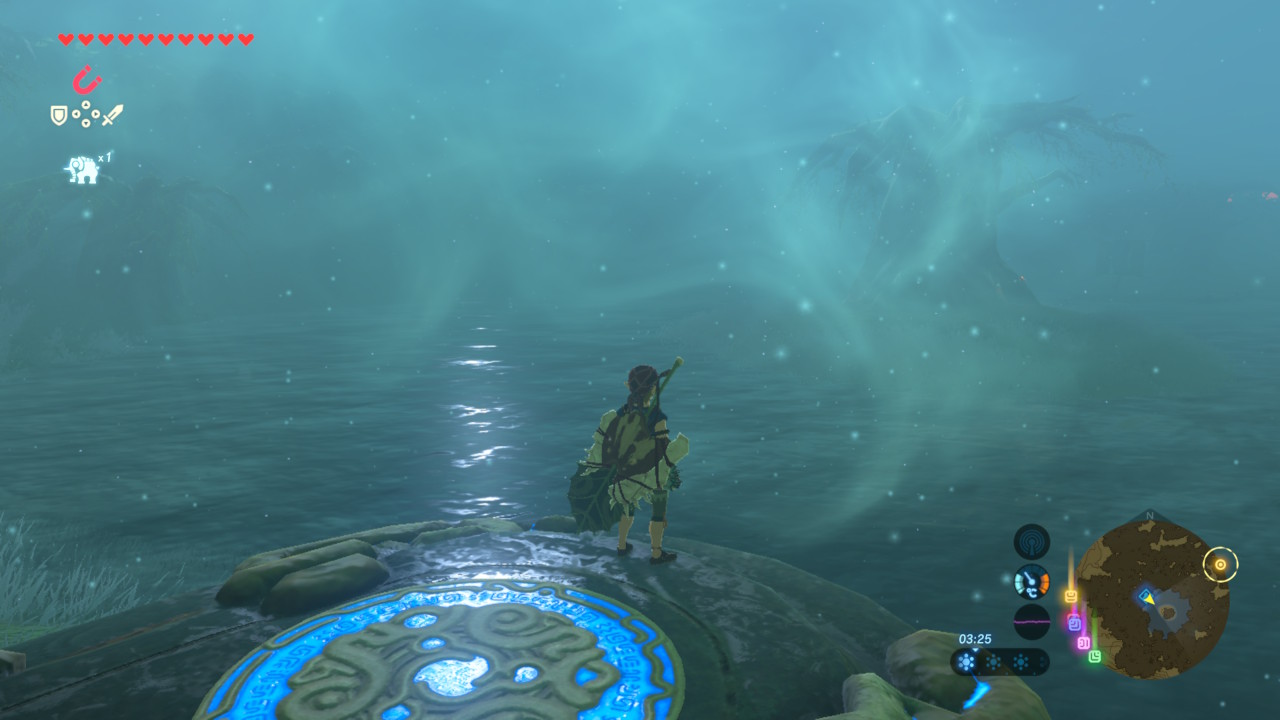Select the red Magnesis rune icon
1280x720 pixels.
click(87, 80)
